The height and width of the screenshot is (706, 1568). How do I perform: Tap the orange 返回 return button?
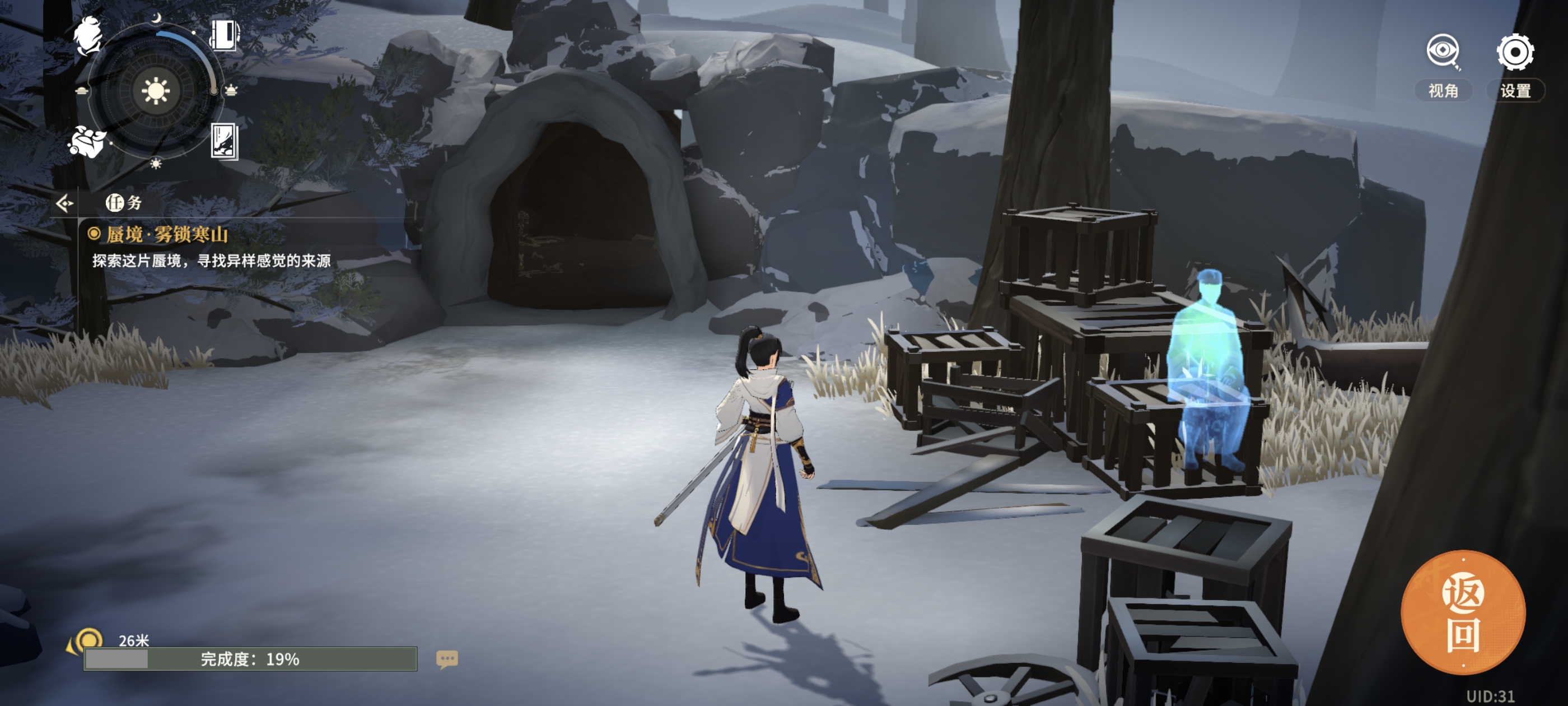(x=1463, y=612)
